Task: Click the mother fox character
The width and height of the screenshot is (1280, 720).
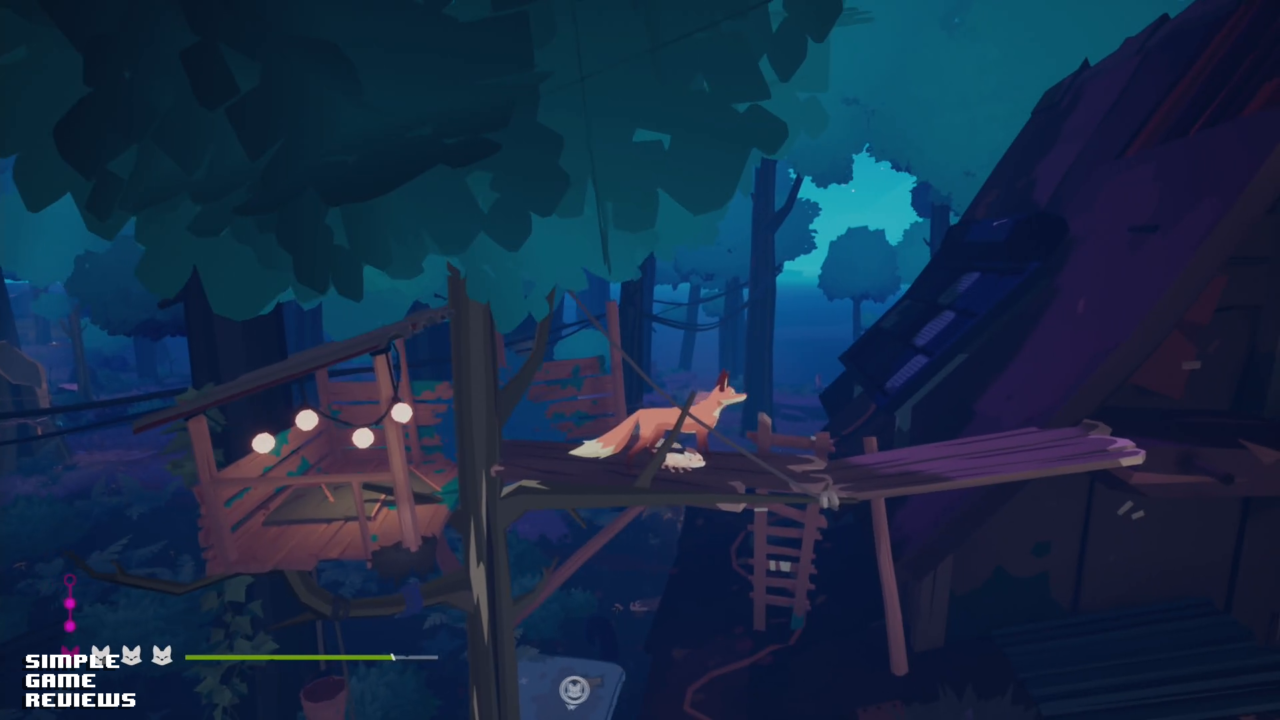Action: click(x=665, y=420)
